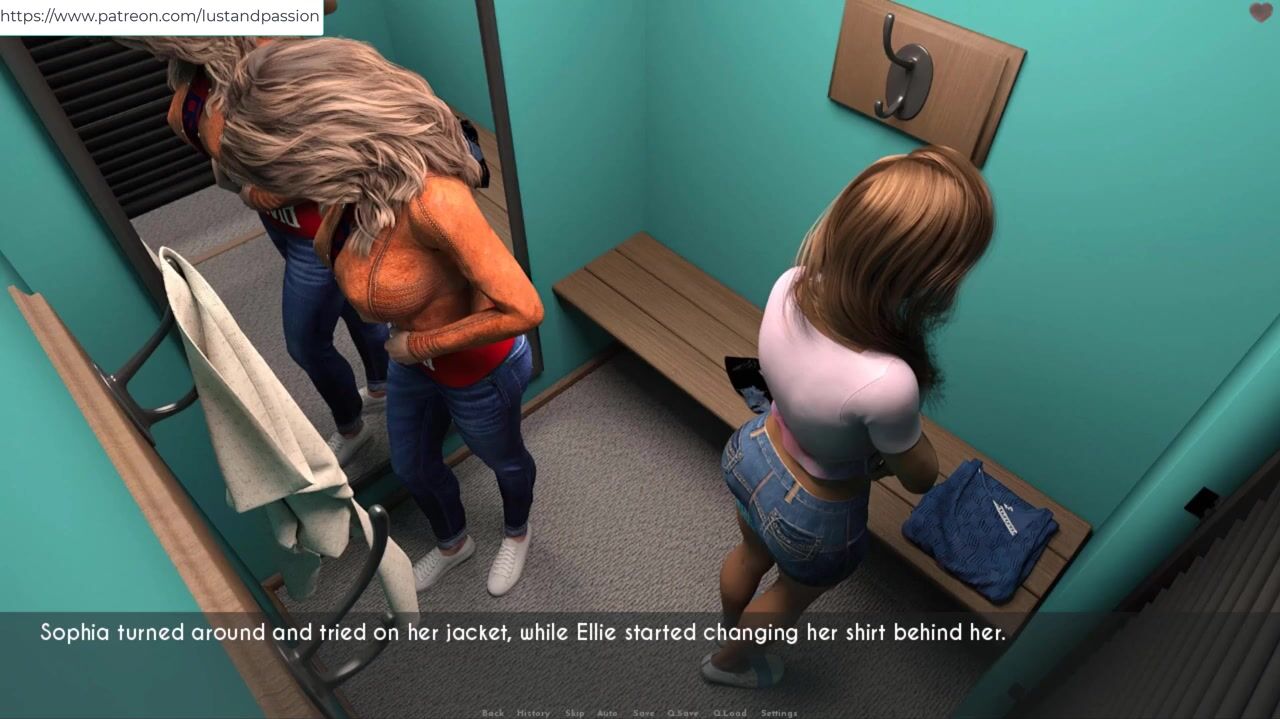Quick load with Q.Load
Viewport: 1280px width, 719px height.
point(729,713)
